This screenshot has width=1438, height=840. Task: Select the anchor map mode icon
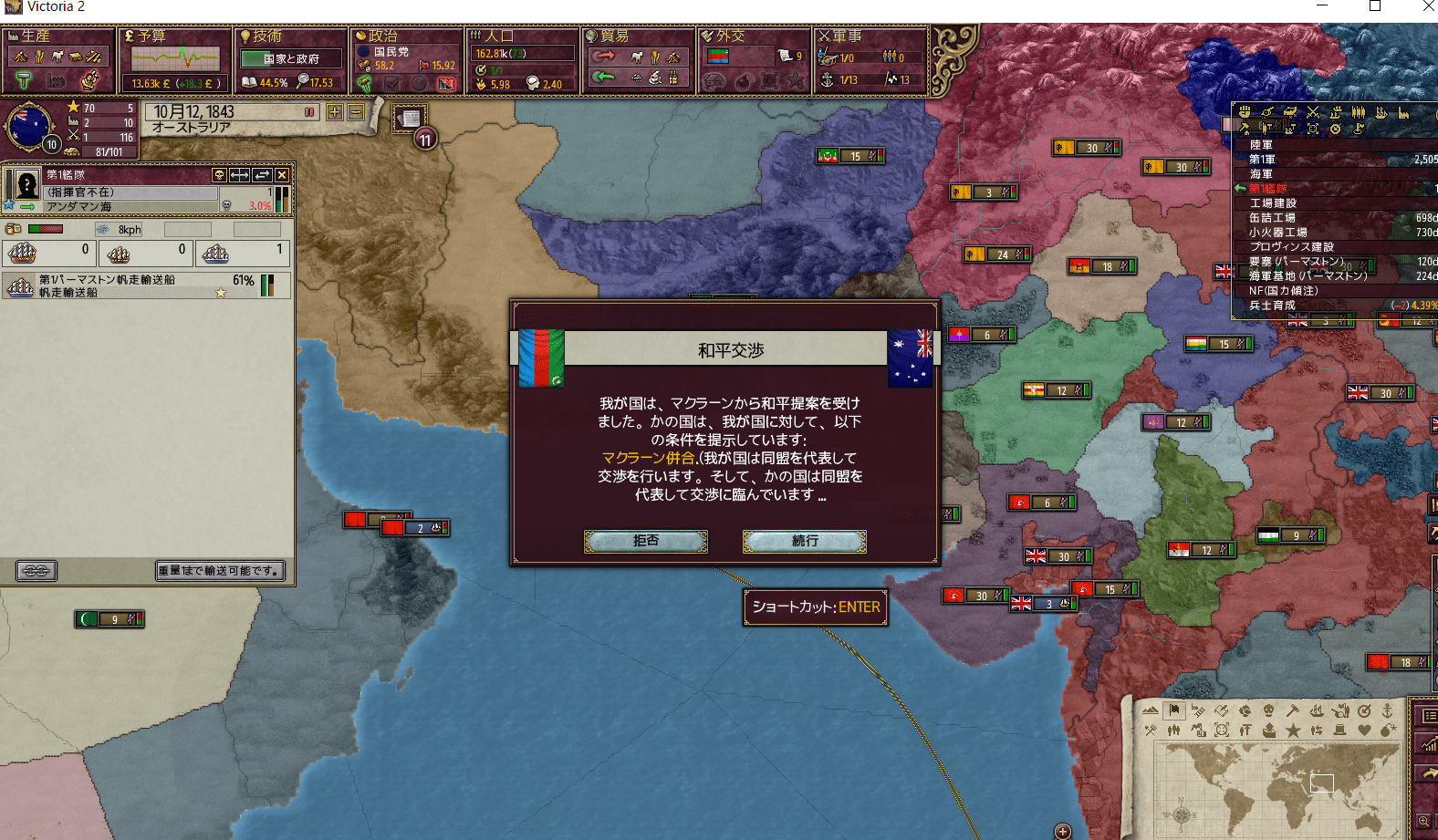pos(1388,710)
